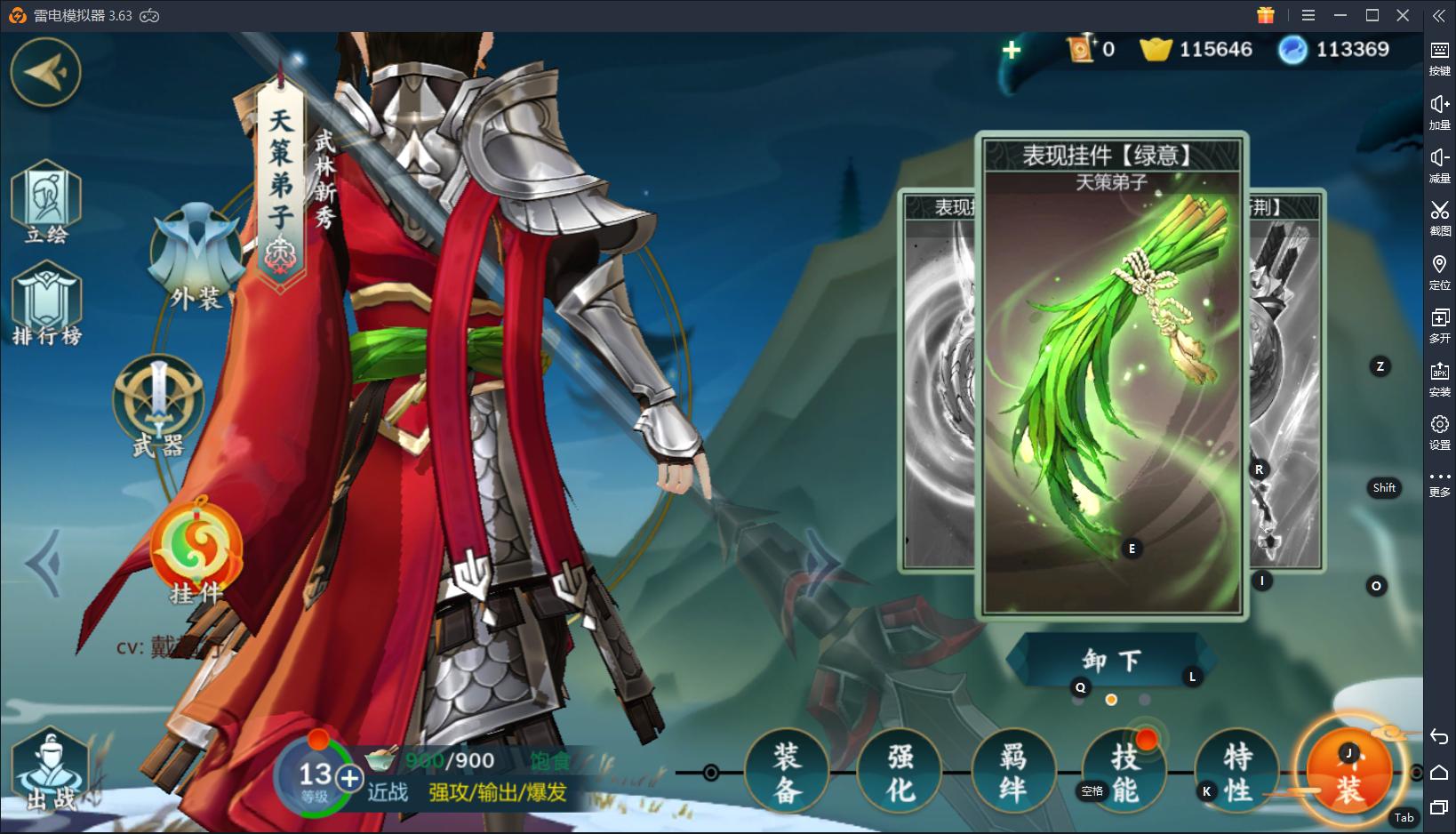This screenshot has height=834, width=1456.
Task: Open the 排行榜 ranking board
Action: [x=46, y=306]
